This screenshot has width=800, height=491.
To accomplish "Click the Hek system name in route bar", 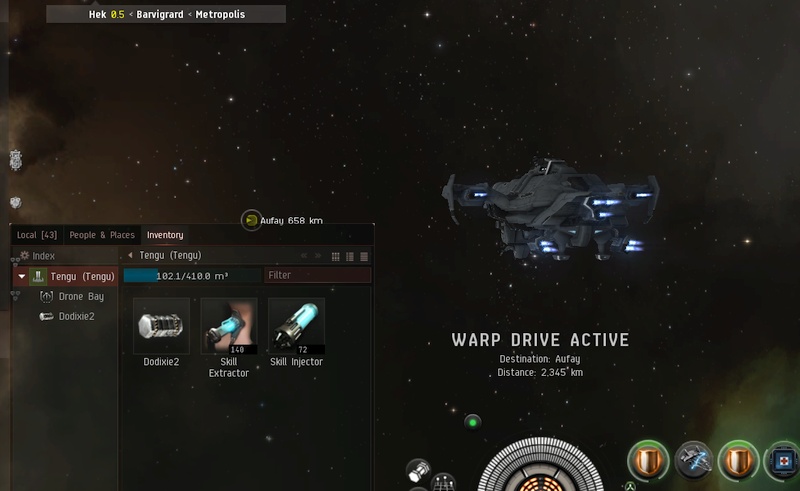I will tap(97, 15).
